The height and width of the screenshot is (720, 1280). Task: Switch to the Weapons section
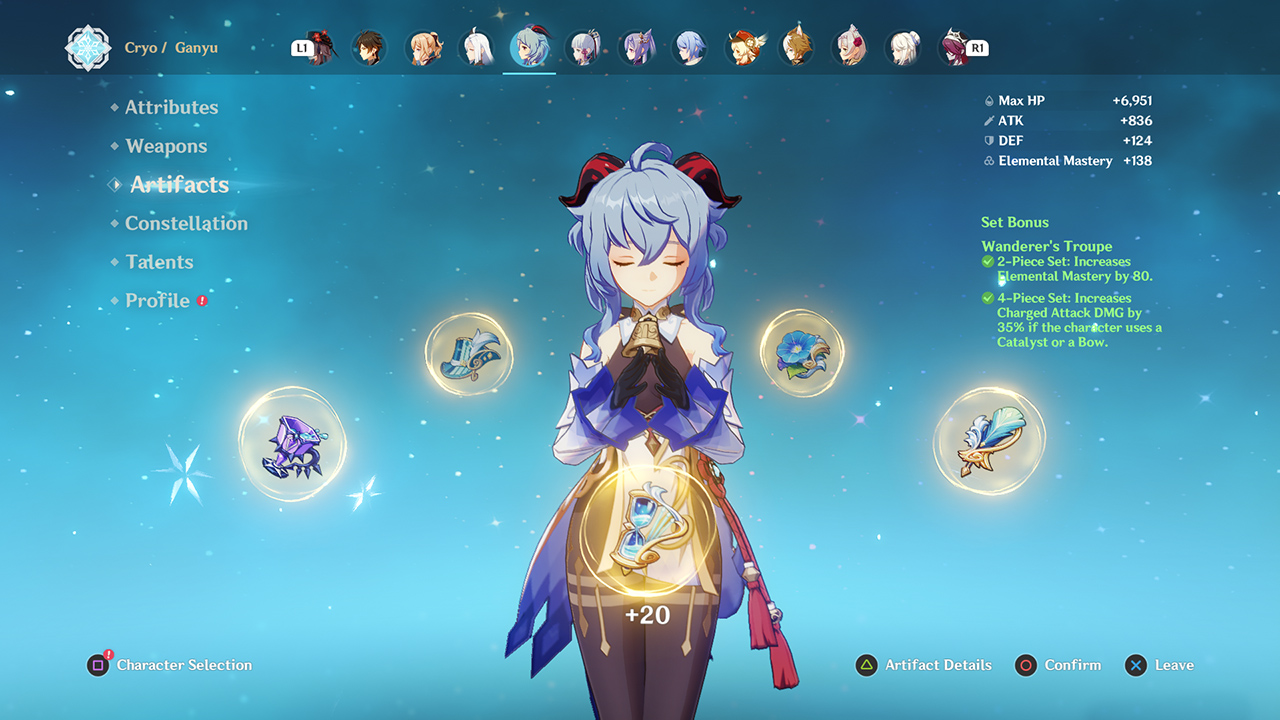click(166, 146)
